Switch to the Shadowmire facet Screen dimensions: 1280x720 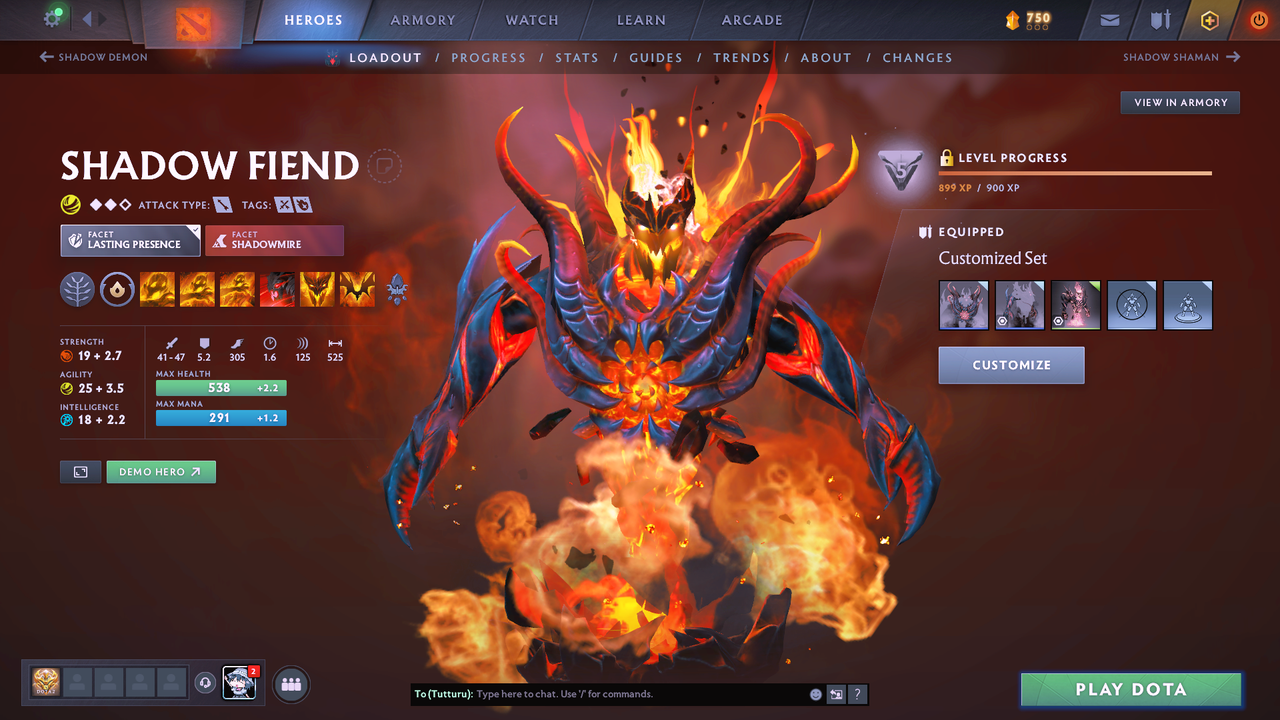(x=274, y=240)
